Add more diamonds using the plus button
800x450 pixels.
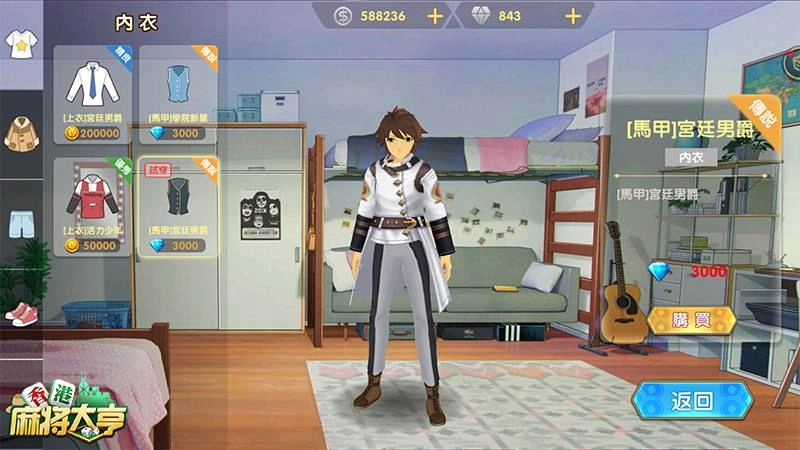point(573,16)
